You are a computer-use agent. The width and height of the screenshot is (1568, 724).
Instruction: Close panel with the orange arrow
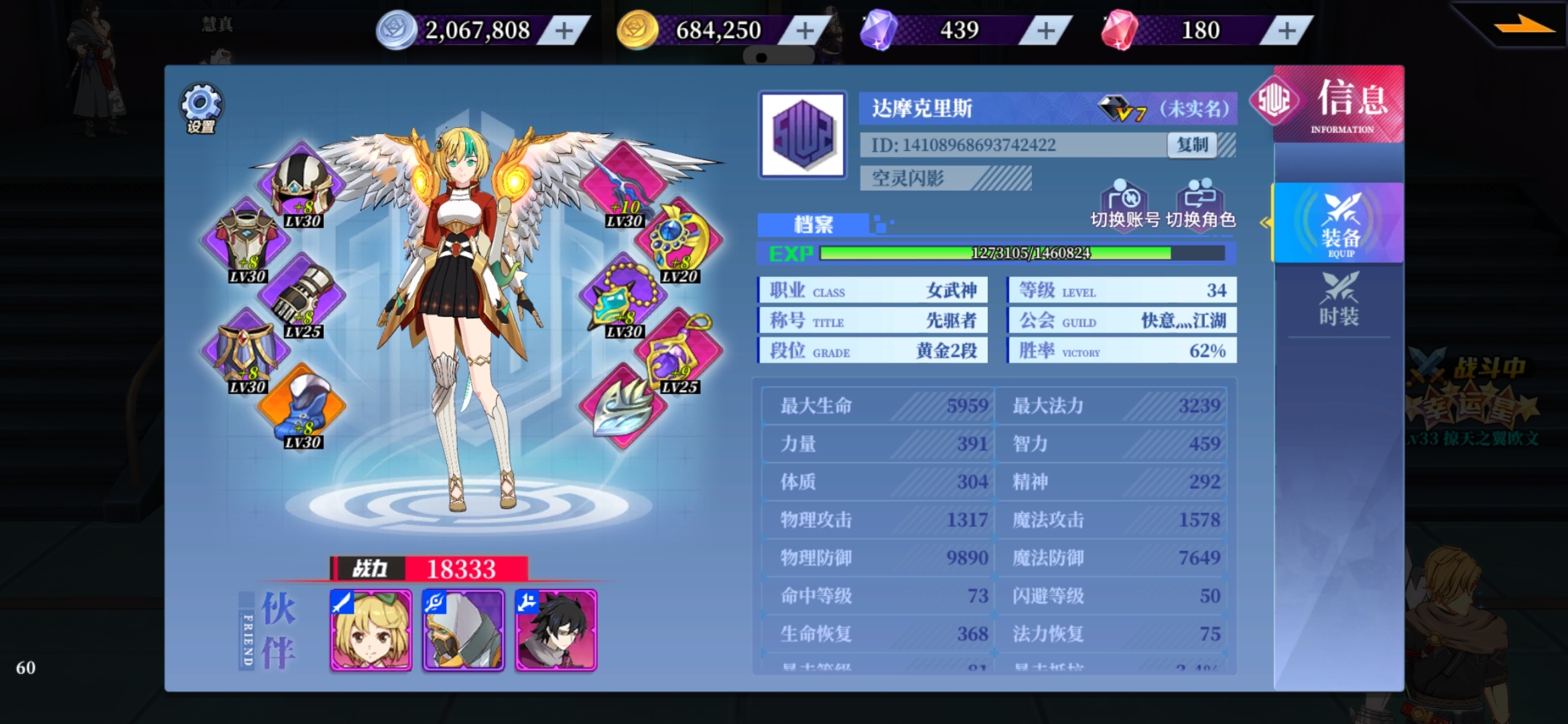pos(1523,25)
